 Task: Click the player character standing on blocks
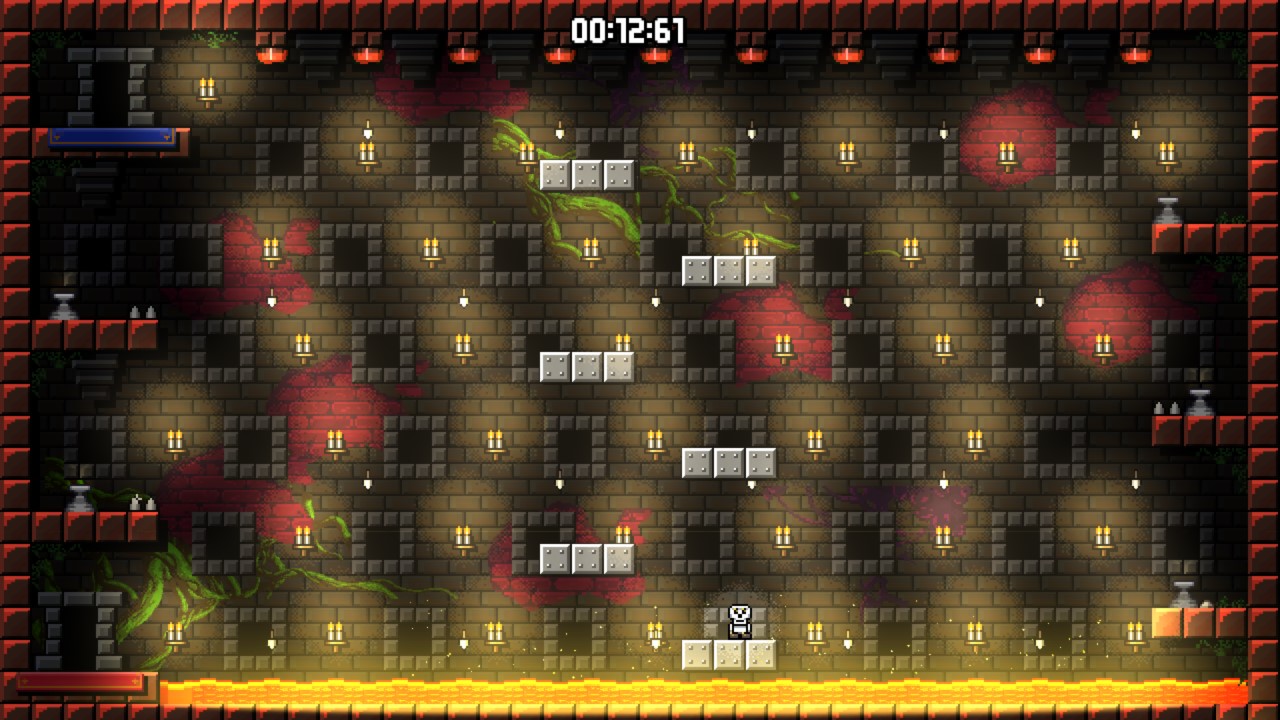[x=737, y=620]
